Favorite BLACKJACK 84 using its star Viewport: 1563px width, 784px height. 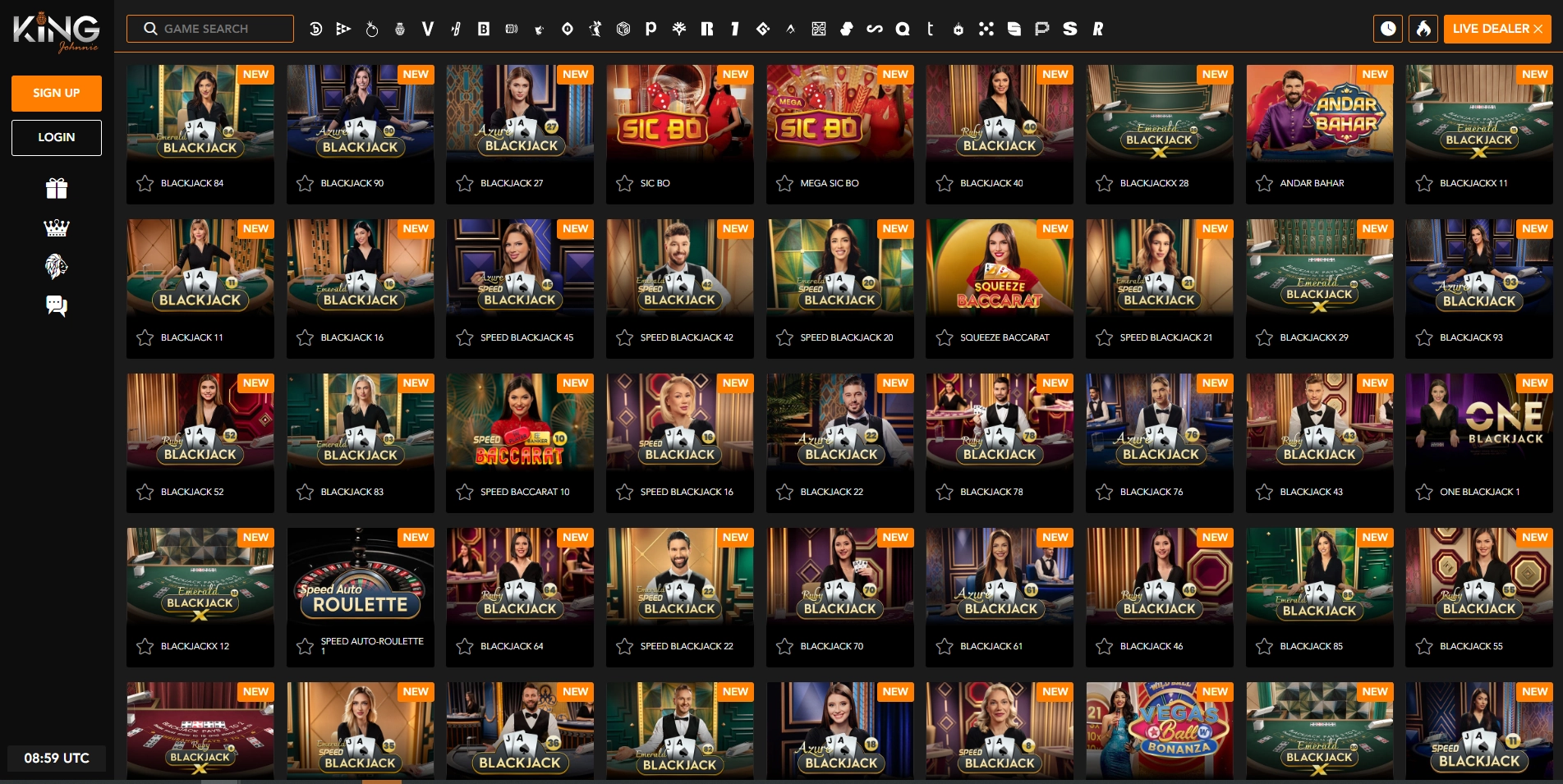(x=145, y=183)
